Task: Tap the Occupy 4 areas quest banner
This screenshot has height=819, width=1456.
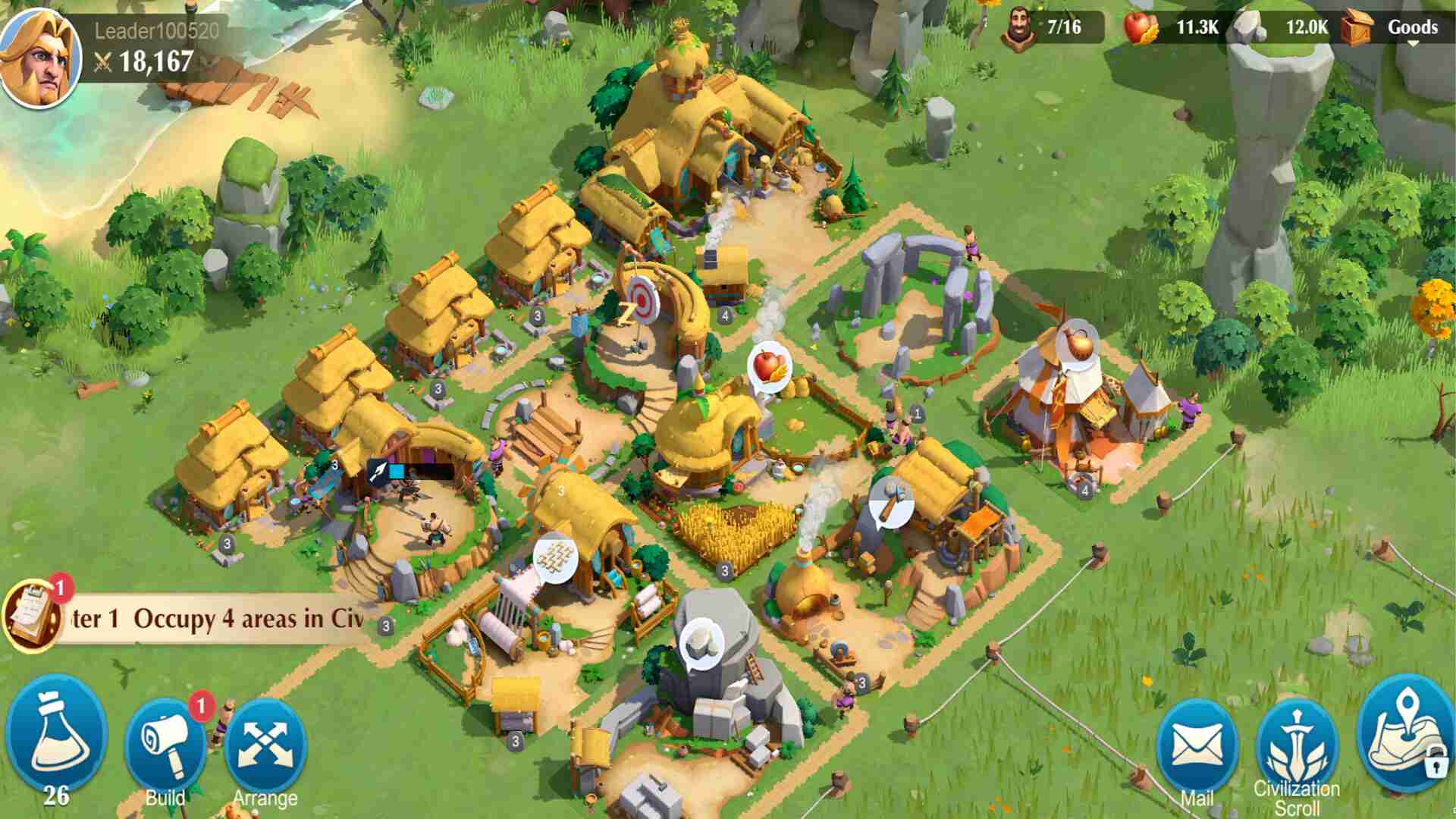Action: pyautogui.click(x=227, y=619)
